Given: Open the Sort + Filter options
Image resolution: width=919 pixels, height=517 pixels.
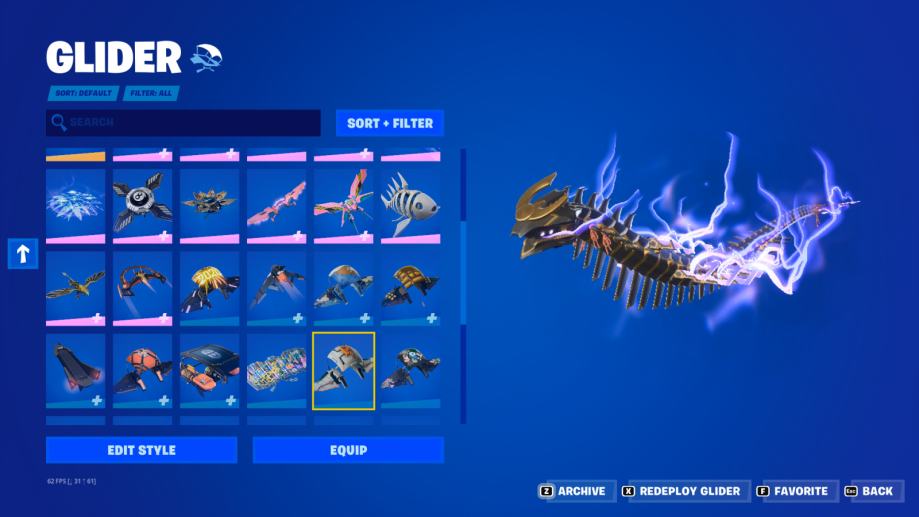Looking at the screenshot, I should (x=389, y=123).
